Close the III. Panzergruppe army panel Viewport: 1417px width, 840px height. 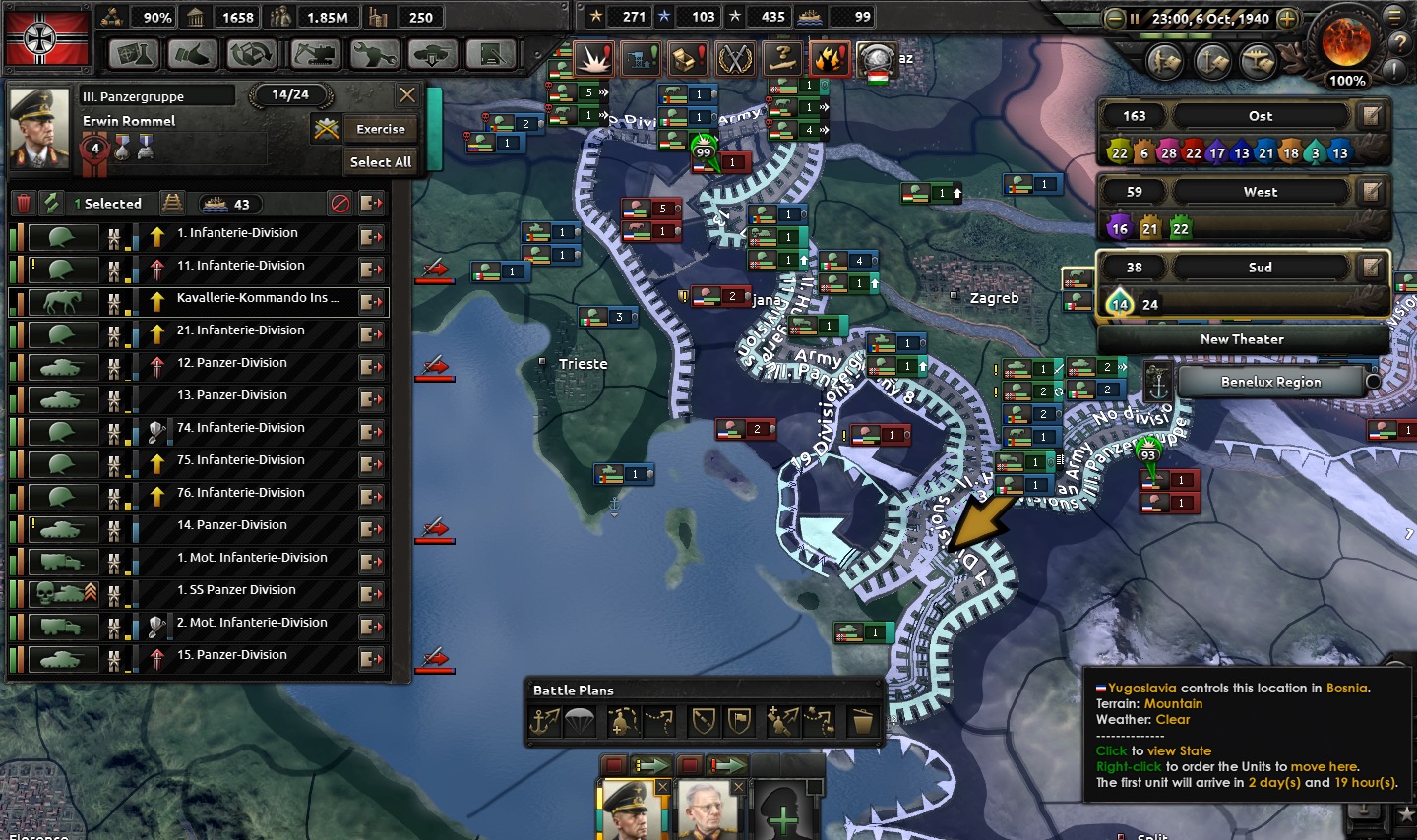[406, 95]
